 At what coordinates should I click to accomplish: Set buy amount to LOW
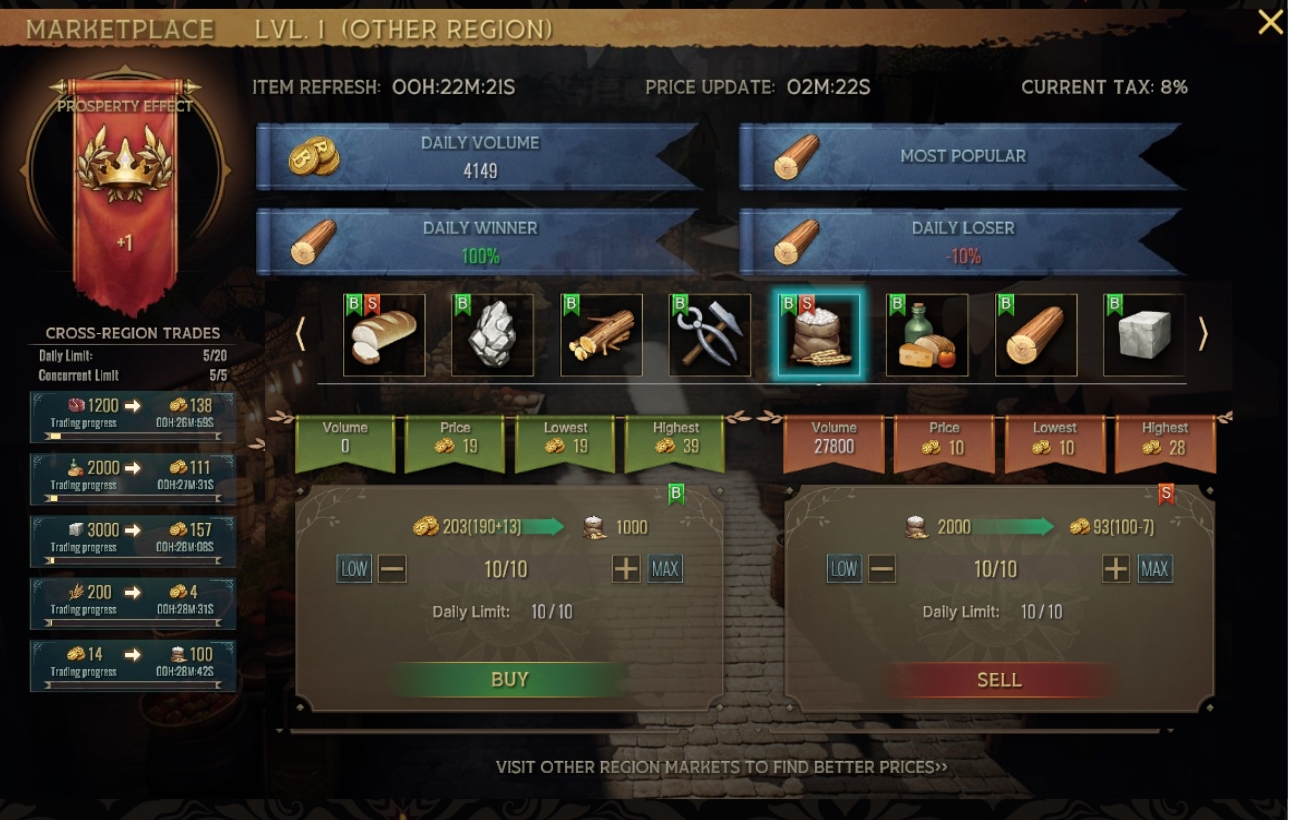pos(354,570)
